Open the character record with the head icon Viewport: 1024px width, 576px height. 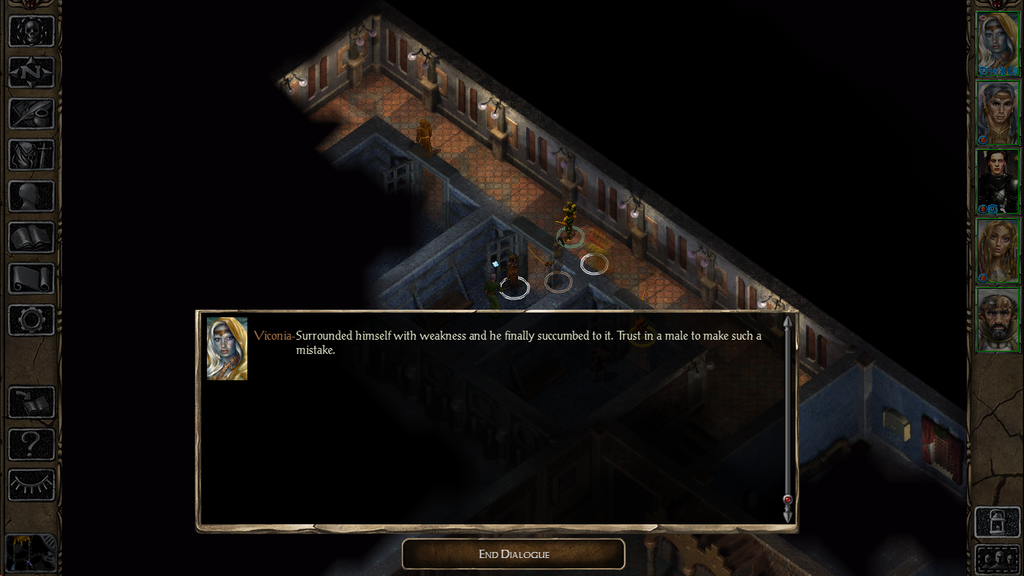pos(31,196)
